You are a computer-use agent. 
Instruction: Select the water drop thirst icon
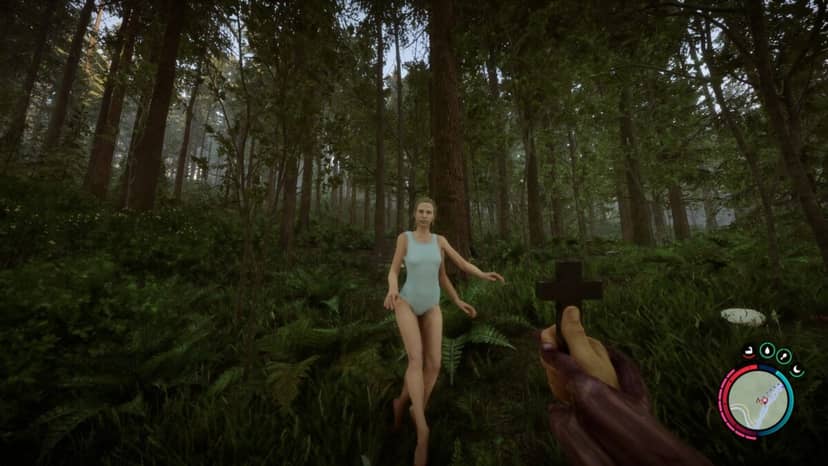pyautogui.click(x=766, y=351)
